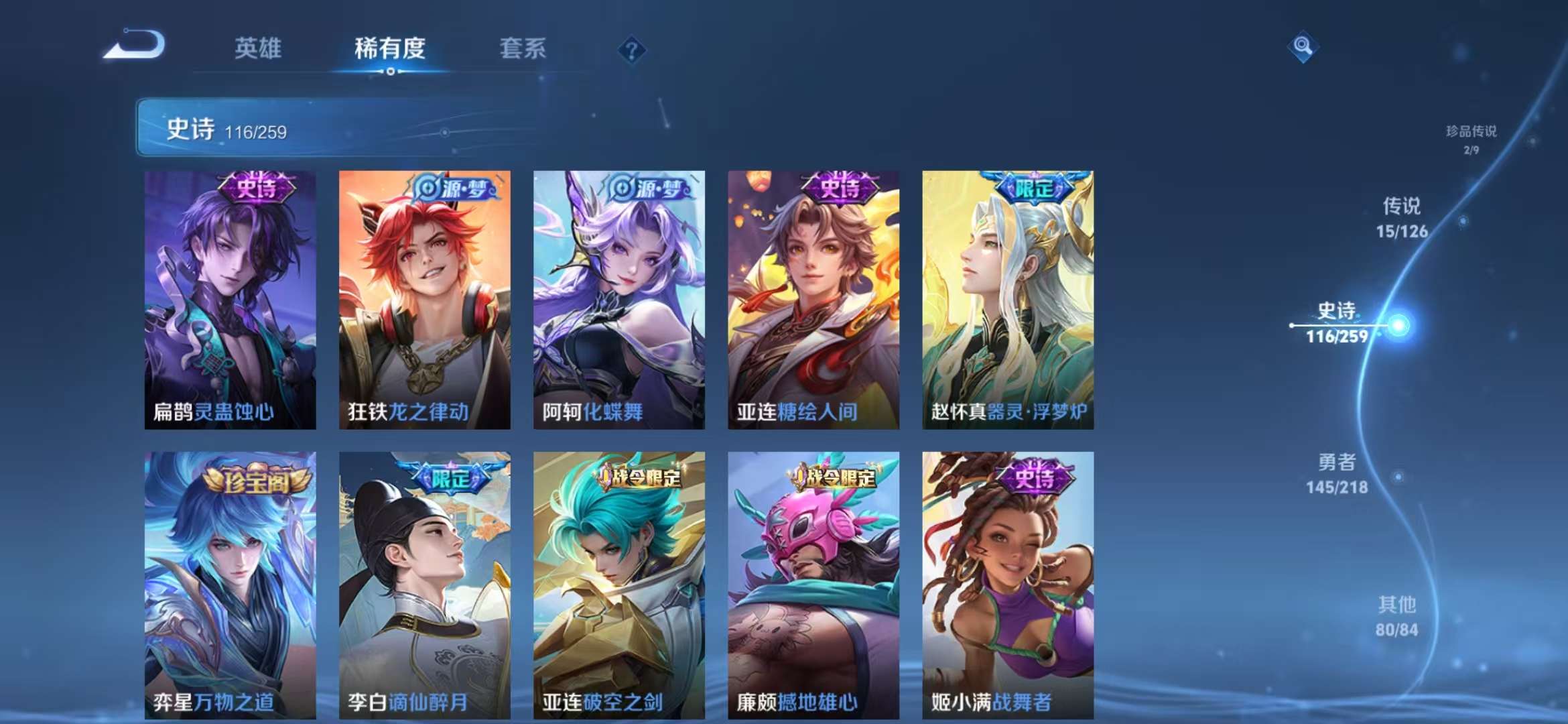Open 亚连's 破空之剑 skin
The image size is (1568, 724).
click(x=618, y=583)
